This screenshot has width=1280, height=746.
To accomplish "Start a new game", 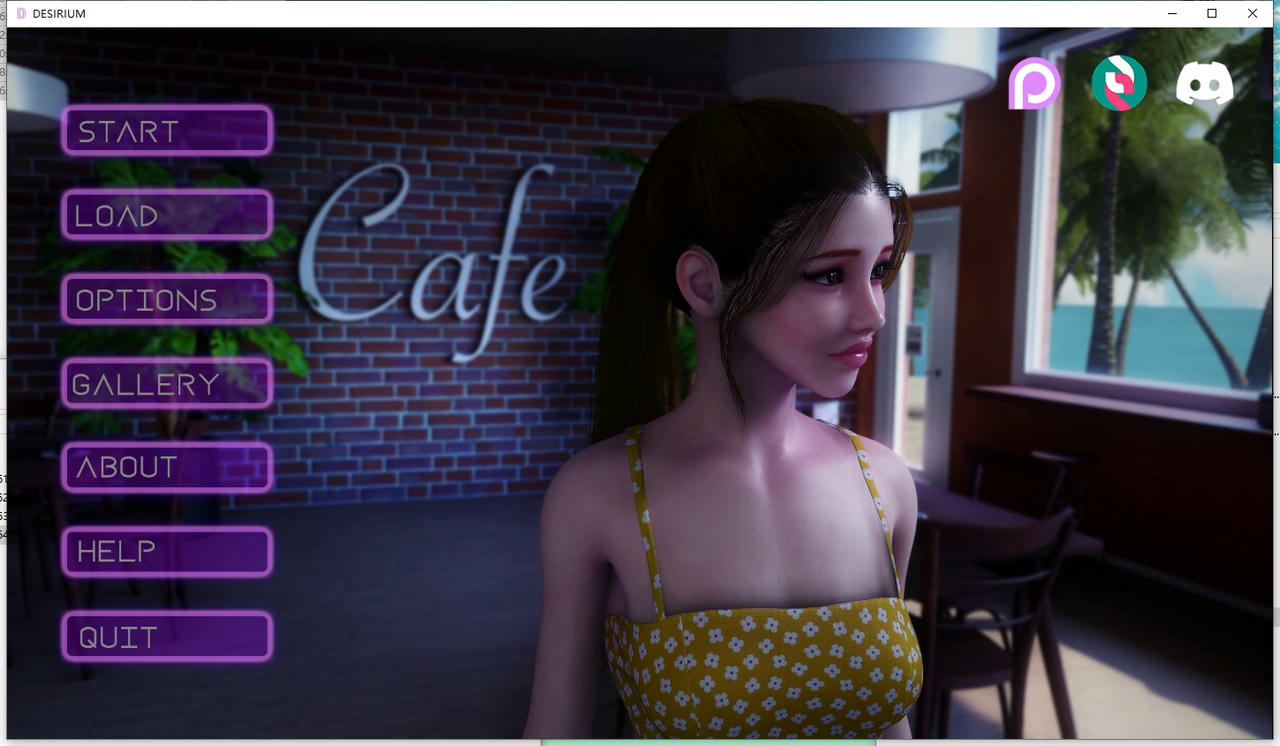I will pos(167,131).
